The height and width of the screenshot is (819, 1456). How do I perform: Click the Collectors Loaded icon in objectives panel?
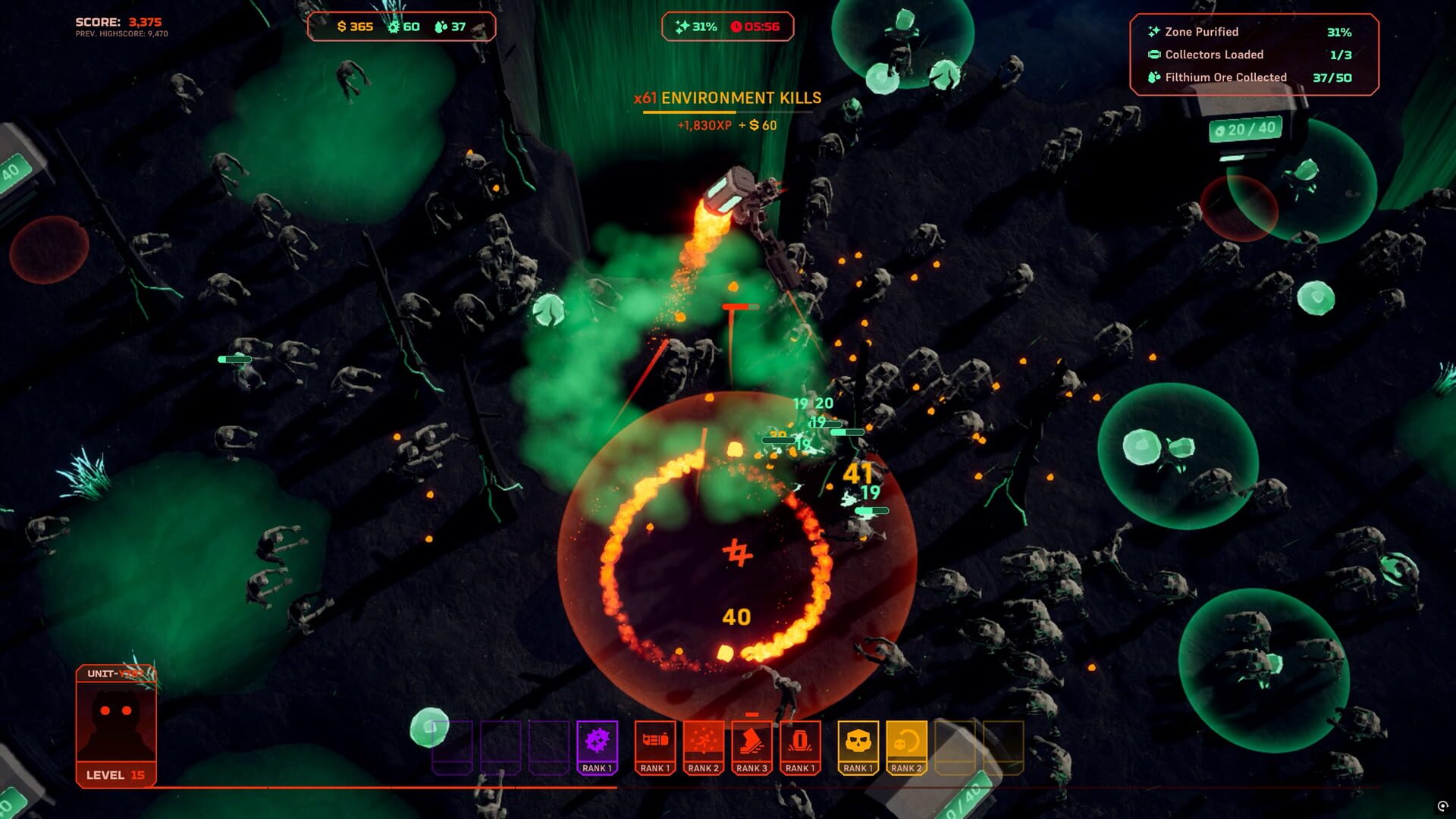(x=1154, y=55)
